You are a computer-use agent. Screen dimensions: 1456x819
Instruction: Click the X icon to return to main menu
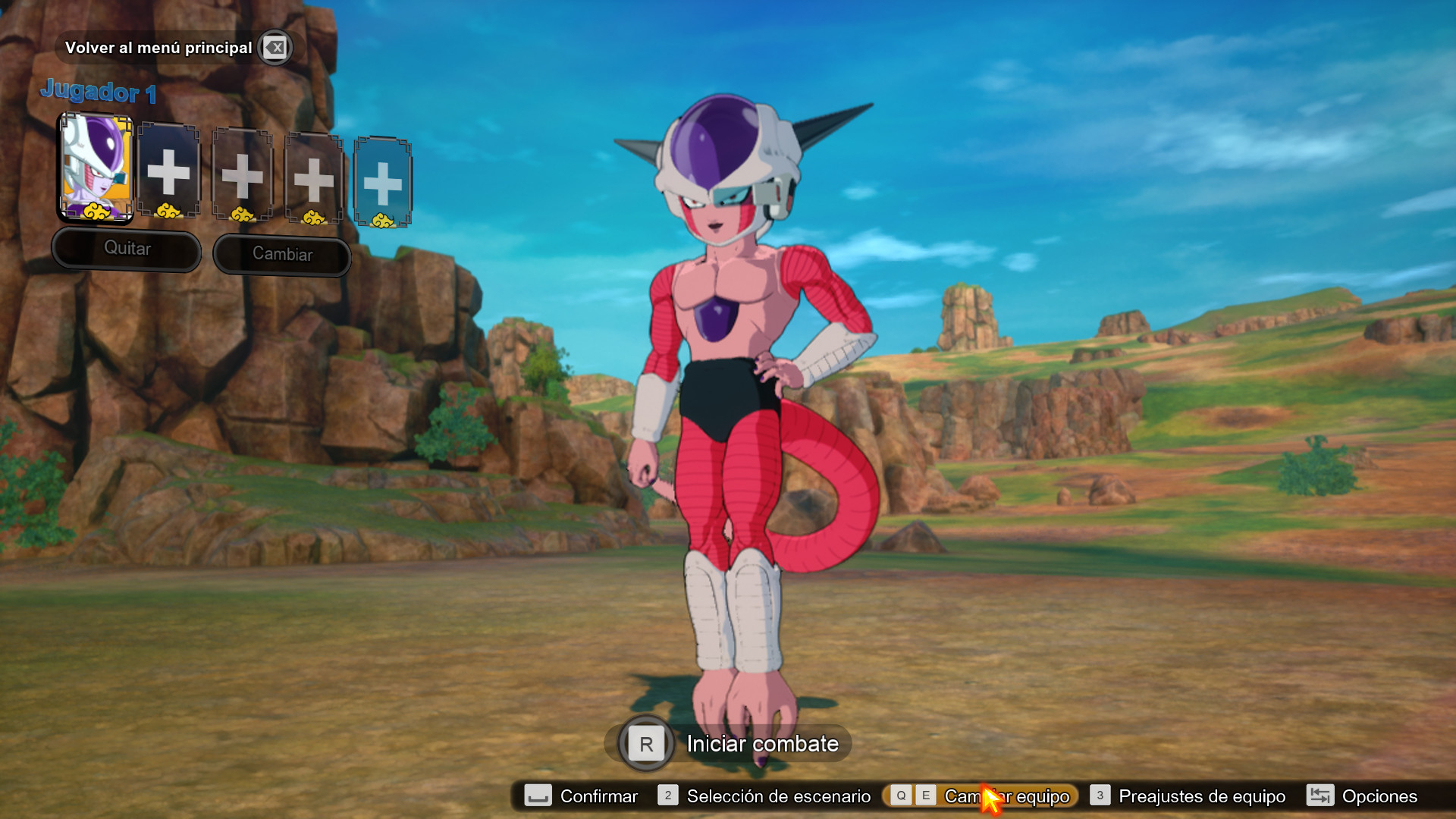pyautogui.click(x=275, y=47)
